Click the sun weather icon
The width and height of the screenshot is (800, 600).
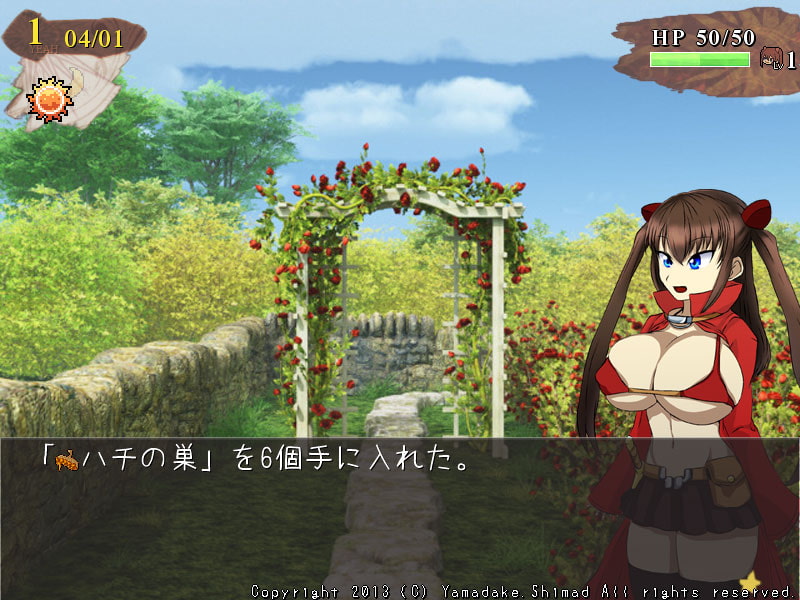click(46, 99)
